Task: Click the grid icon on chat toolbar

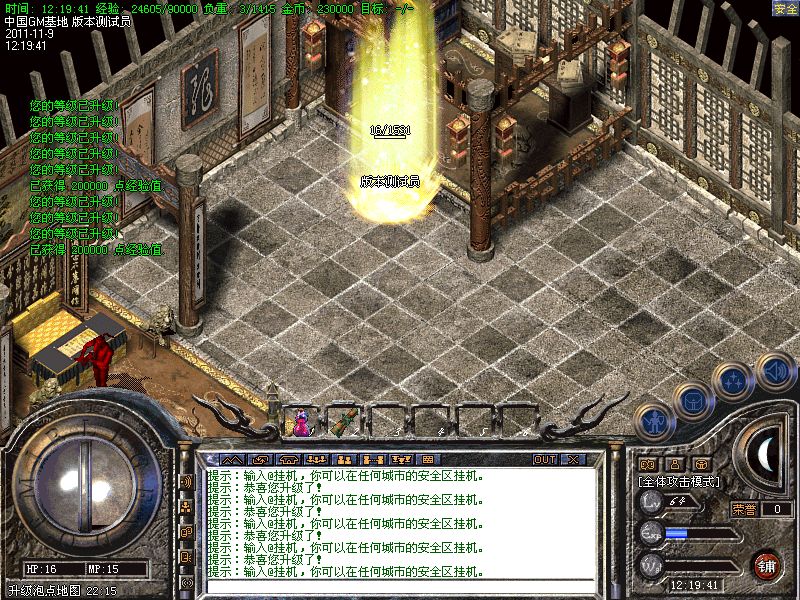Action: pyautogui.click(x=428, y=459)
